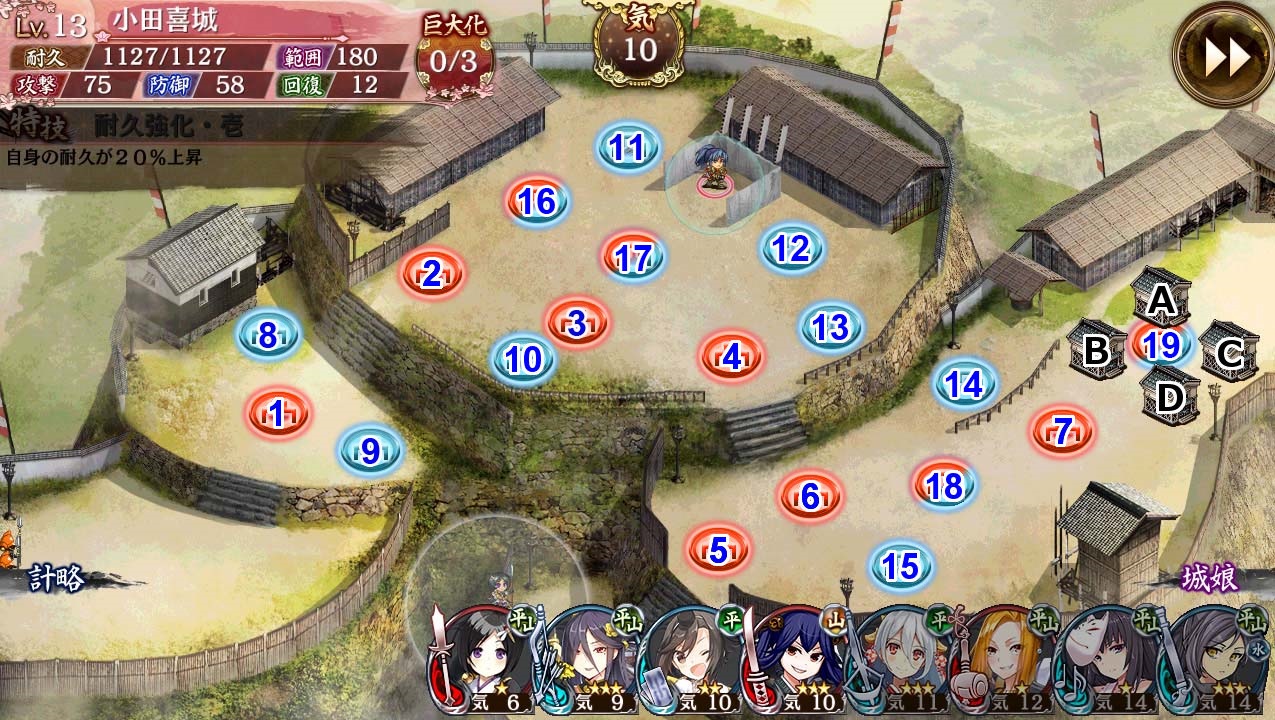Select the deployed castle girl with range circle
The height and width of the screenshot is (720, 1275).
click(x=715, y=172)
